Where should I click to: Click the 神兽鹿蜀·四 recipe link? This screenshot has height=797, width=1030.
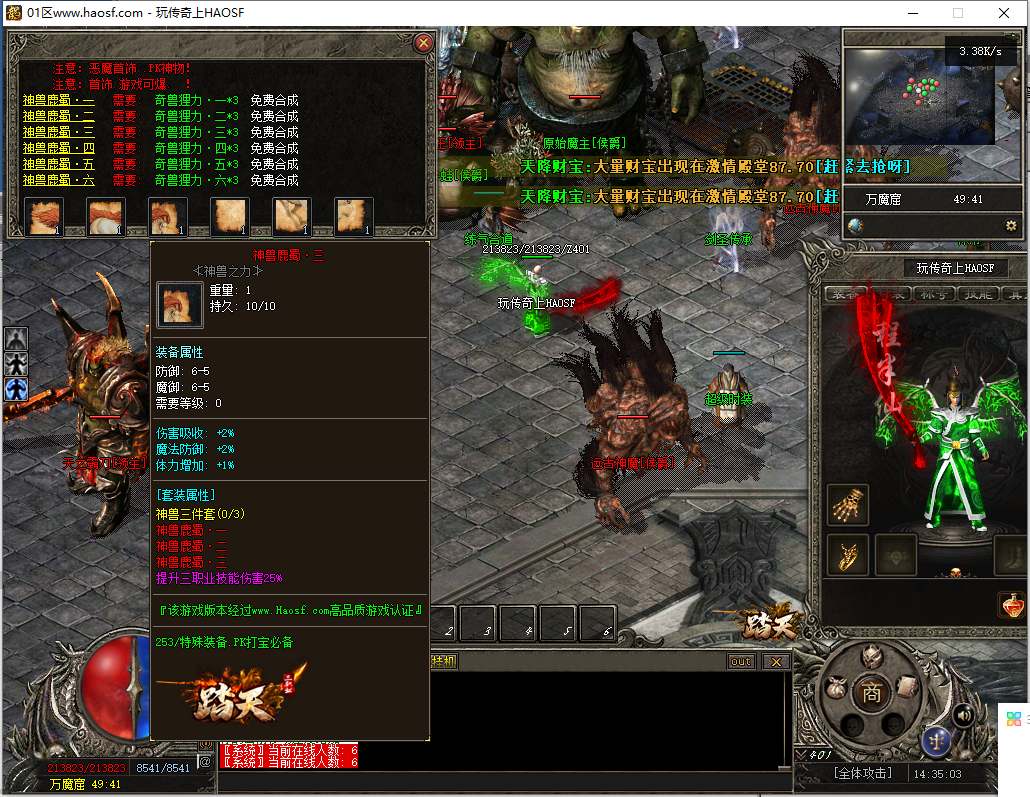click(59, 149)
